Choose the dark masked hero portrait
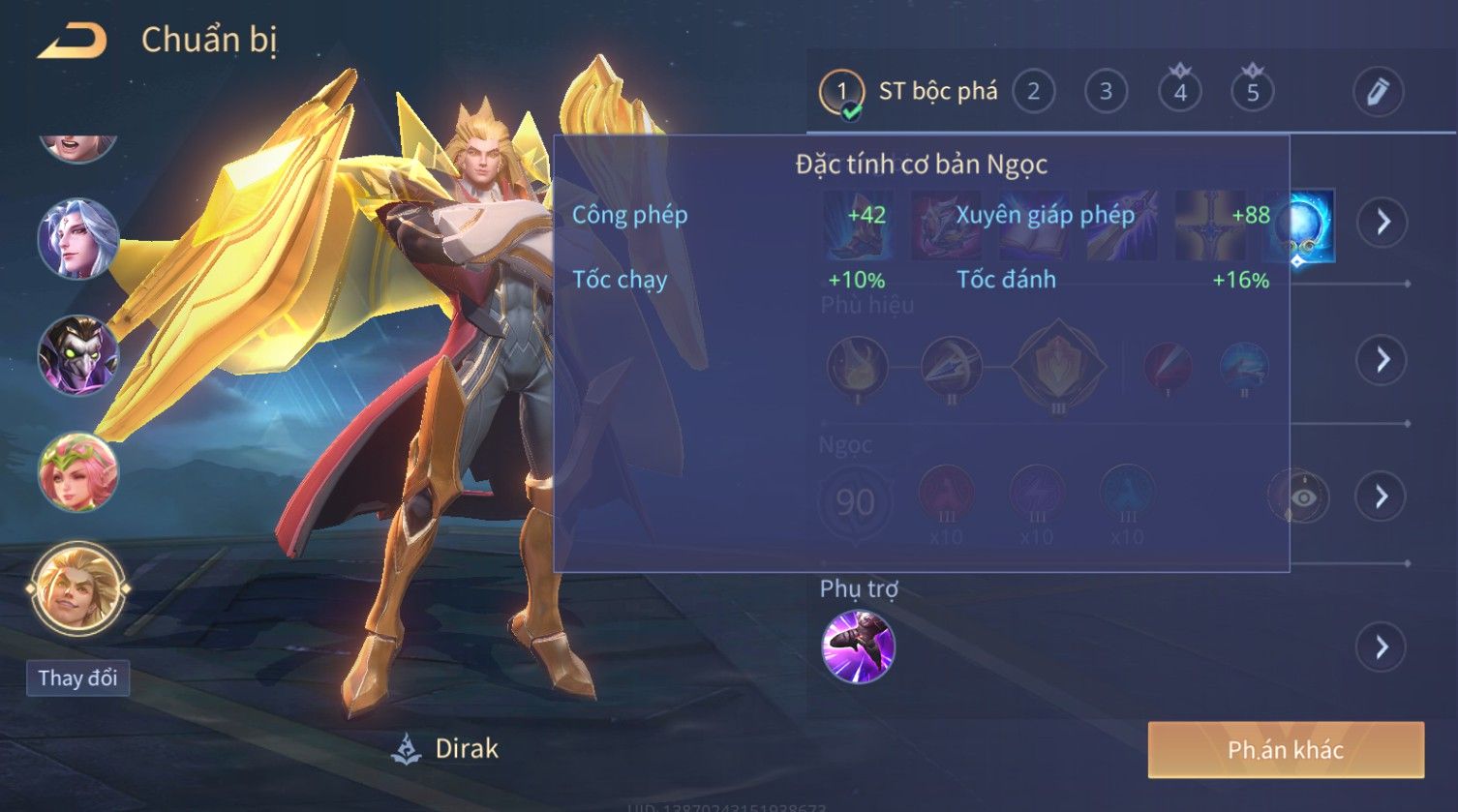This screenshot has height=812, width=1458. coord(77,355)
